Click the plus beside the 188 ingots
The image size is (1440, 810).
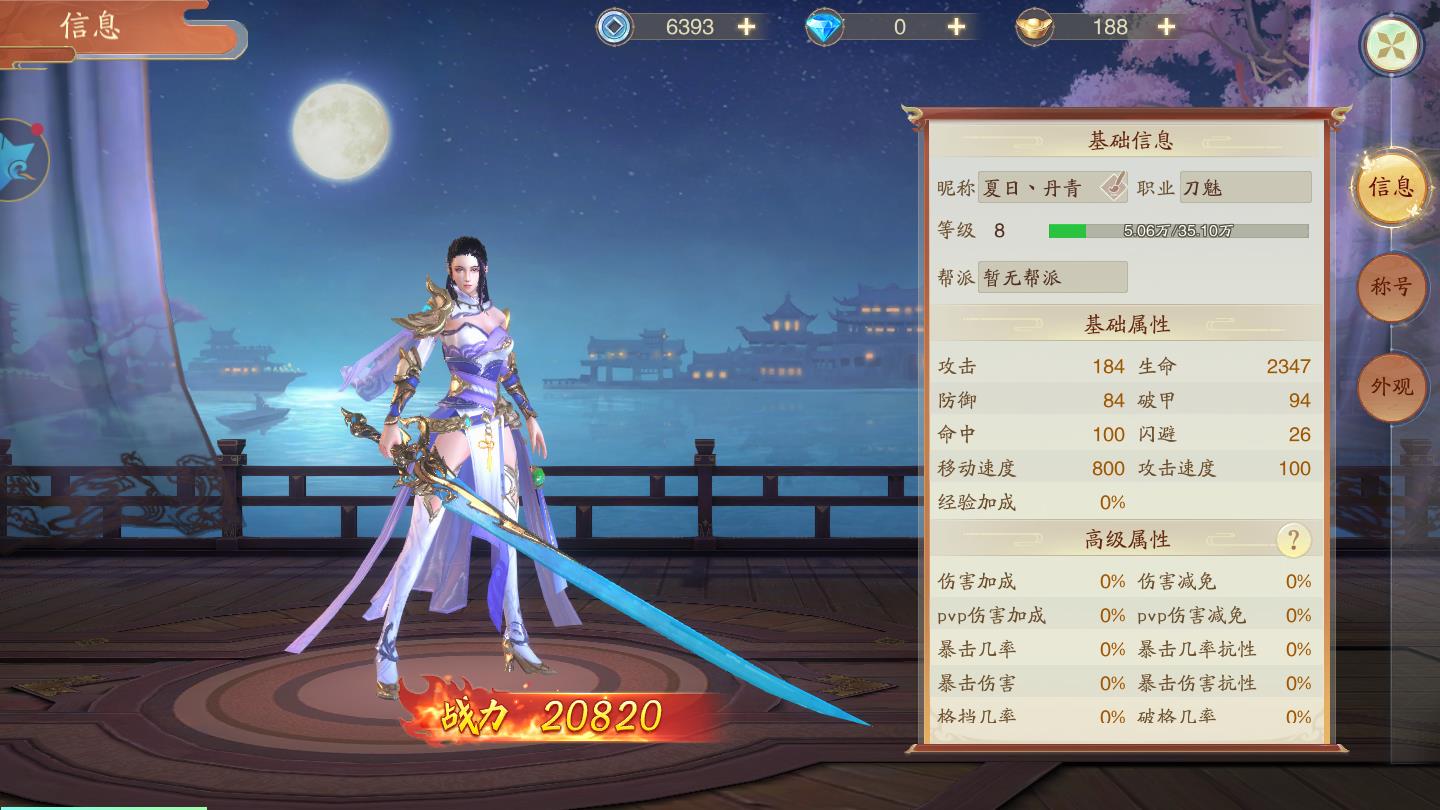tap(1165, 27)
